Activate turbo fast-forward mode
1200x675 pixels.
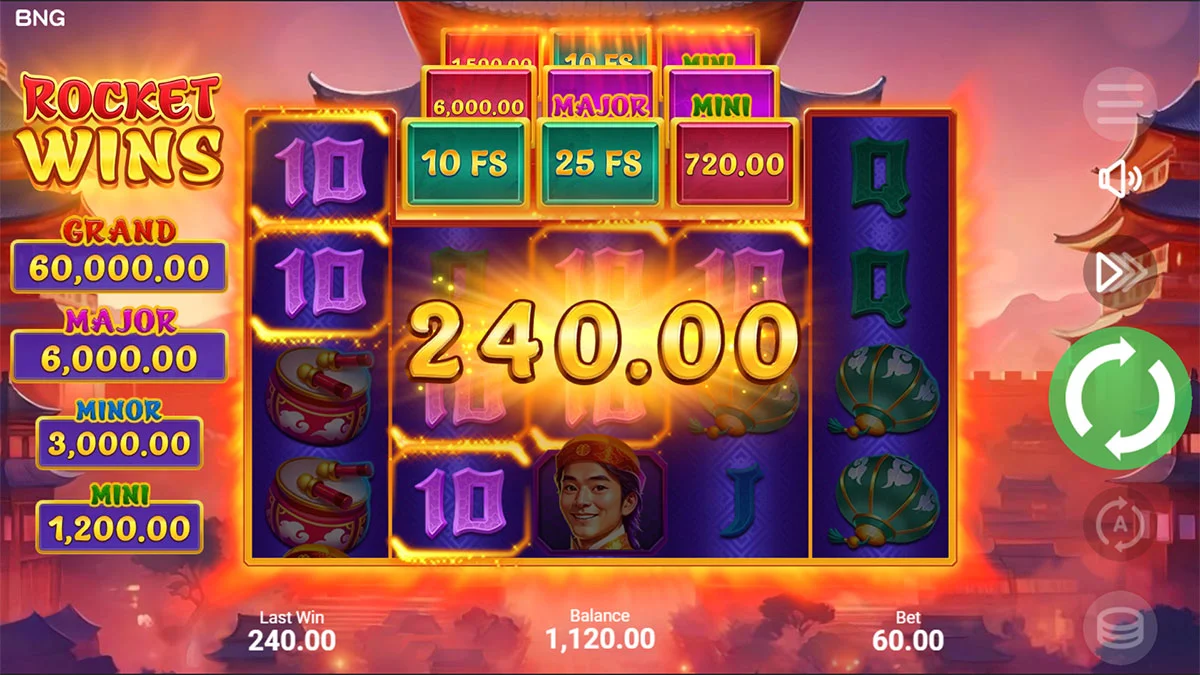click(1120, 272)
